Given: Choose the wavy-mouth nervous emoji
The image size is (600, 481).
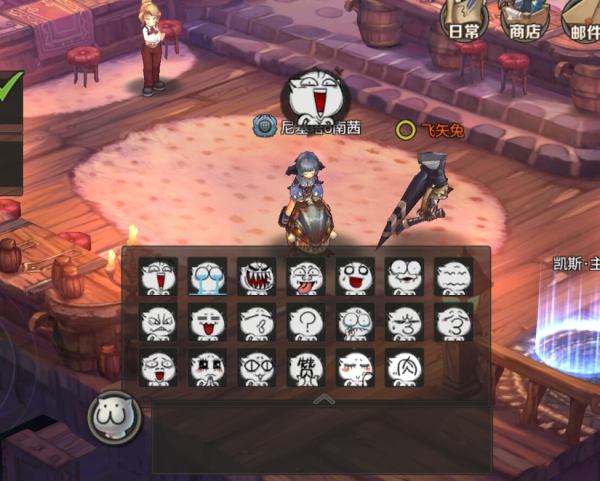Looking at the screenshot, I should click(x=452, y=277).
